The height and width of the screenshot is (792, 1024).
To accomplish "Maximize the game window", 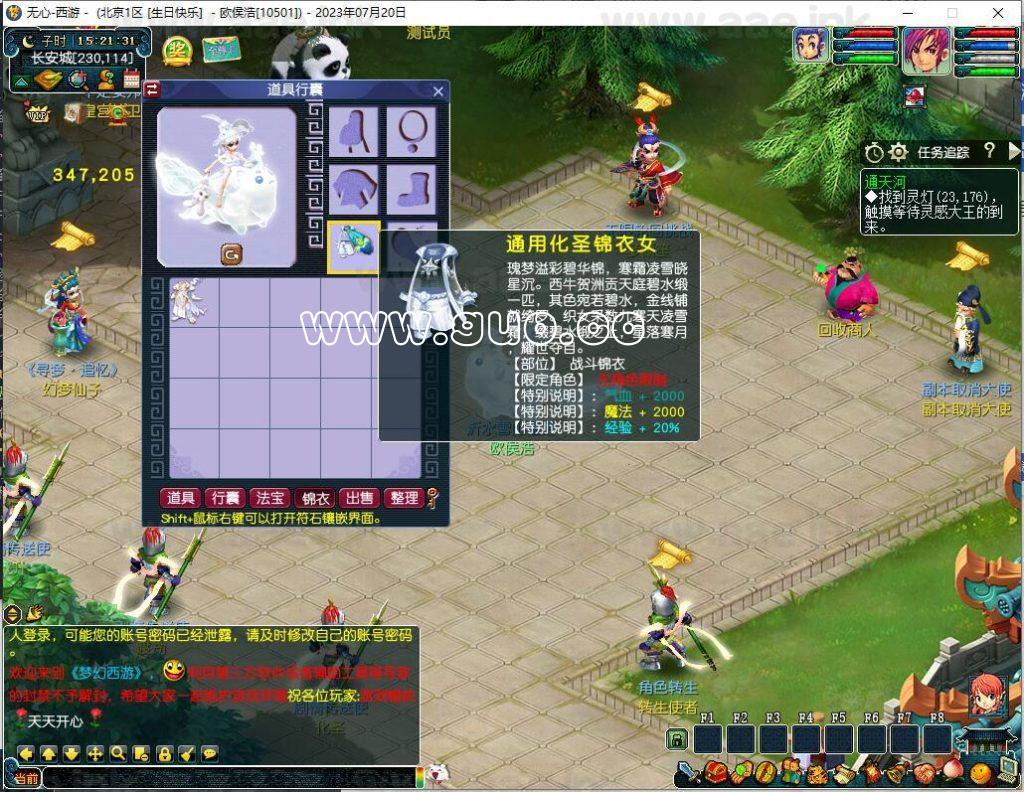I will click(x=952, y=12).
